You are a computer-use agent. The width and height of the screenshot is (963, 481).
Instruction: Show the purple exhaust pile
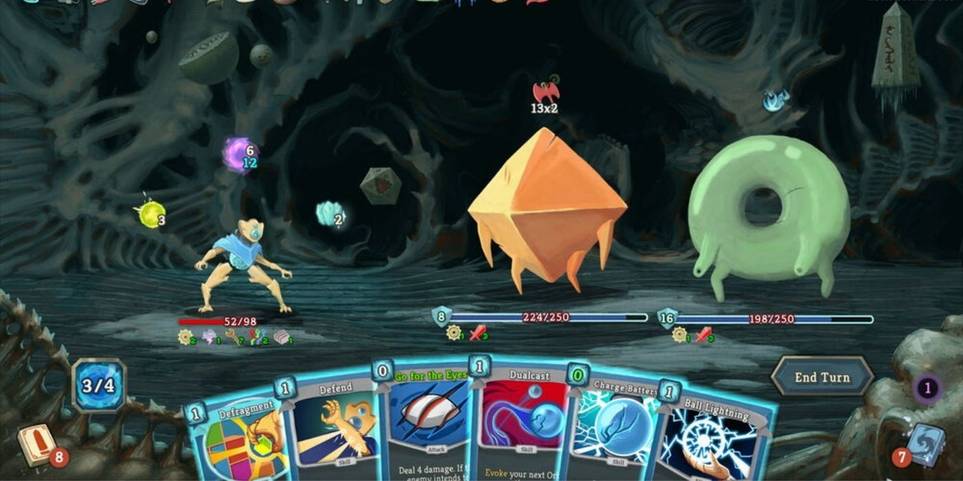(928, 388)
